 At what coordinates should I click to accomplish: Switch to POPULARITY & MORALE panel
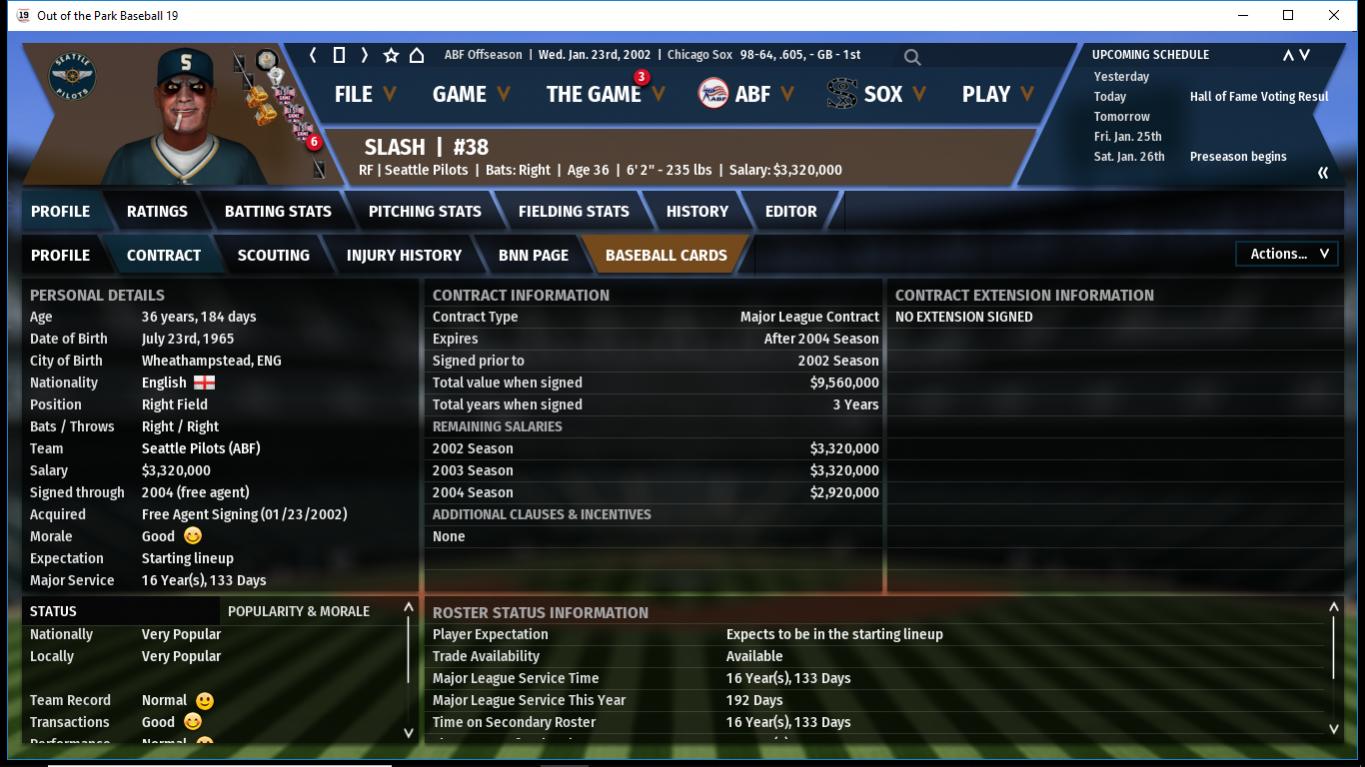(x=299, y=611)
